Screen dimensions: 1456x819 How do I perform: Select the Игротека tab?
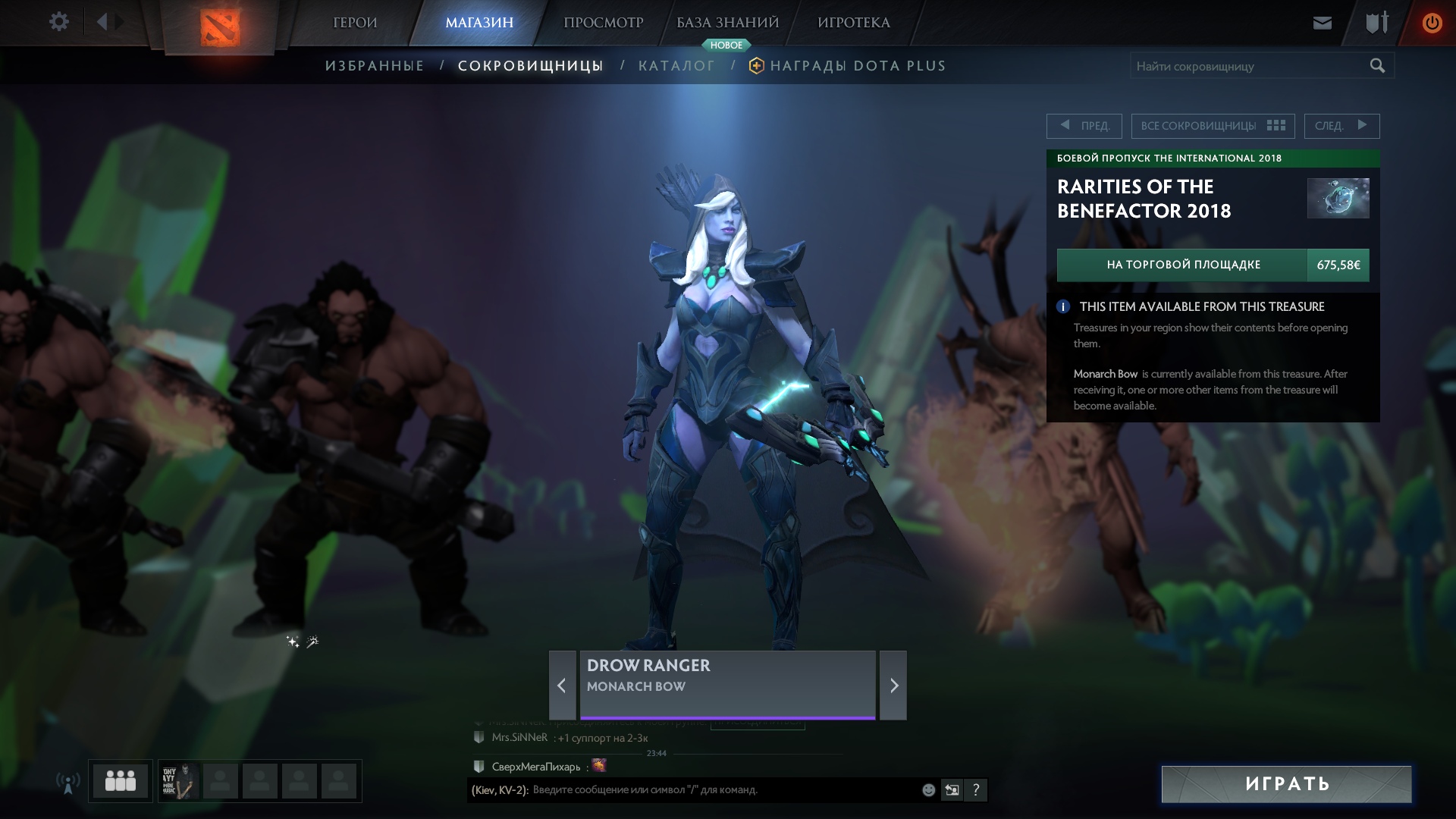(x=853, y=23)
